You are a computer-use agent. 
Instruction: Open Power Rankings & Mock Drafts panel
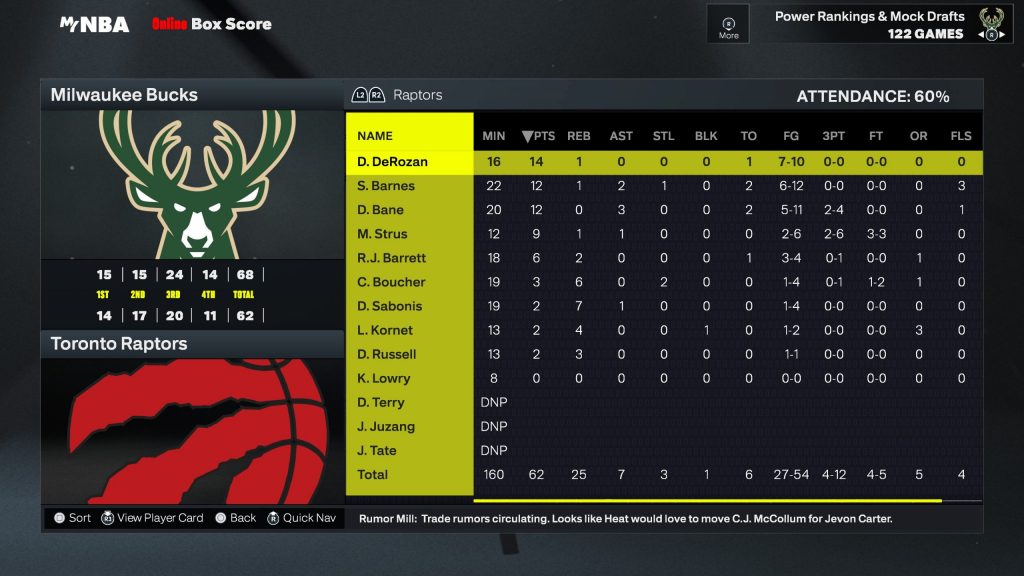coord(869,25)
